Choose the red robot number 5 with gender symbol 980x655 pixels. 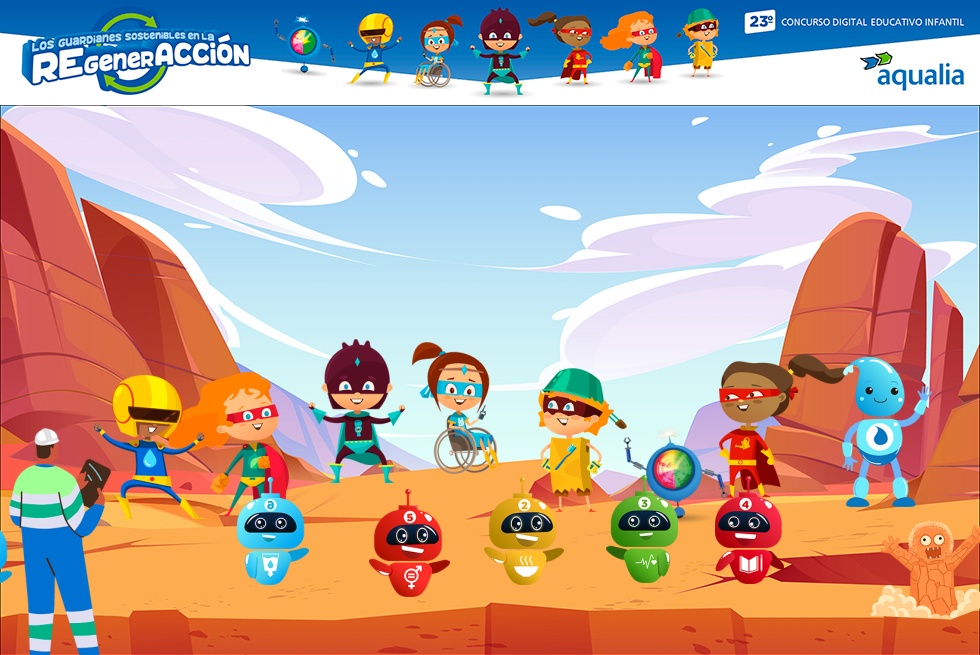point(407,547)
